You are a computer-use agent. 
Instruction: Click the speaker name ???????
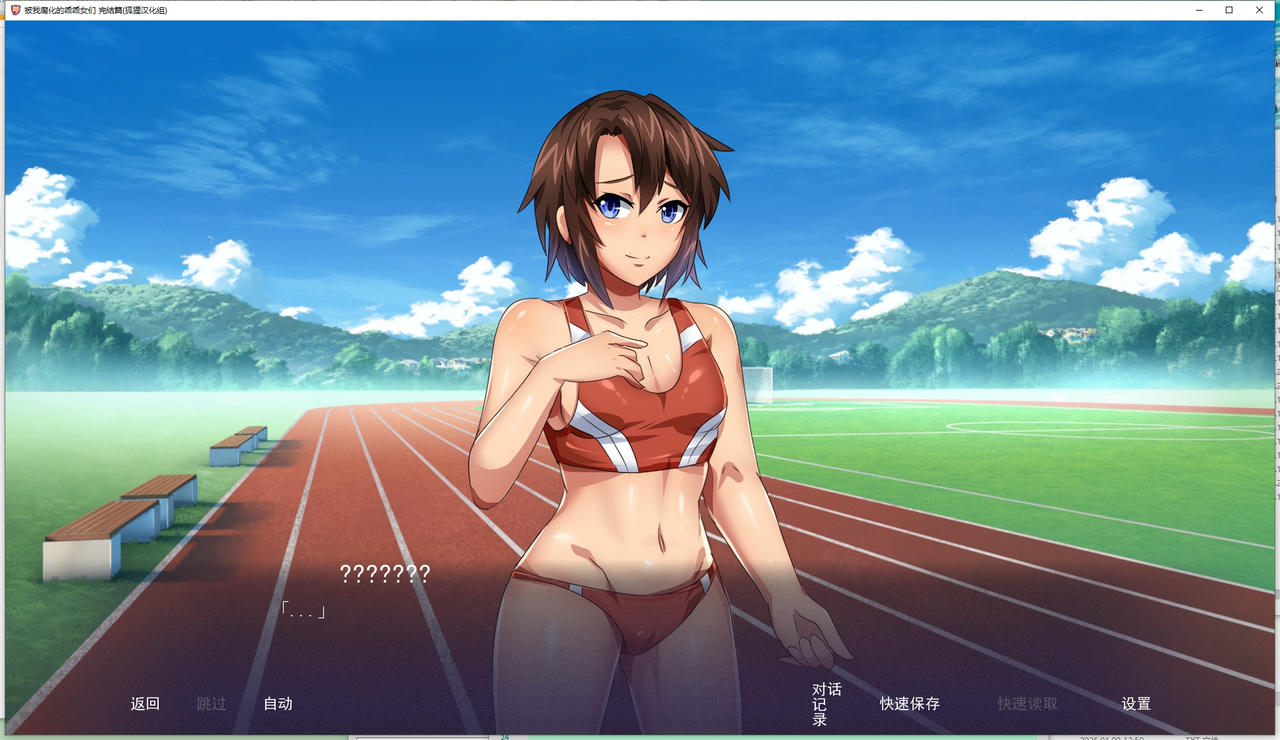click(x=385, y=575)
